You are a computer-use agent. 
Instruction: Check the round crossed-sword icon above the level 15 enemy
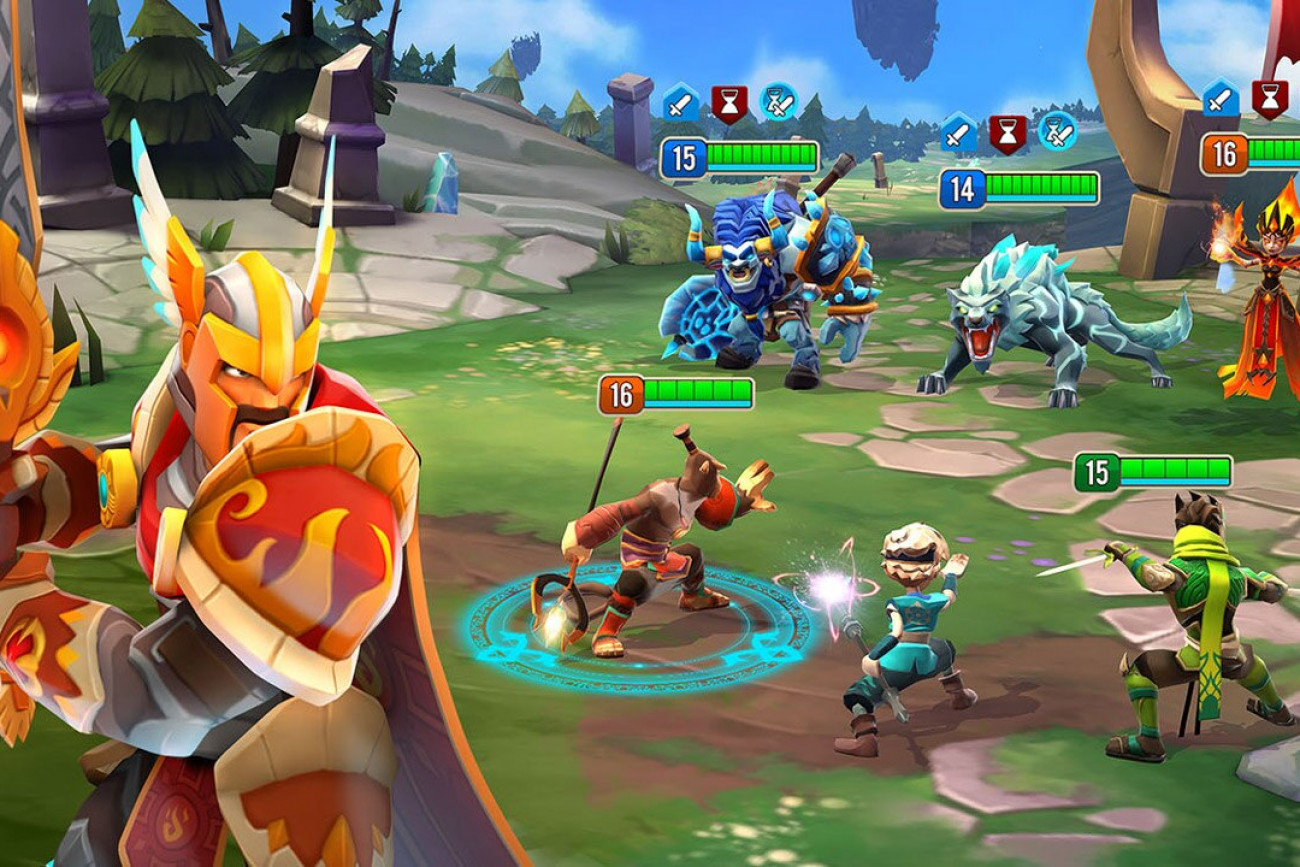[x=778, y=102]
